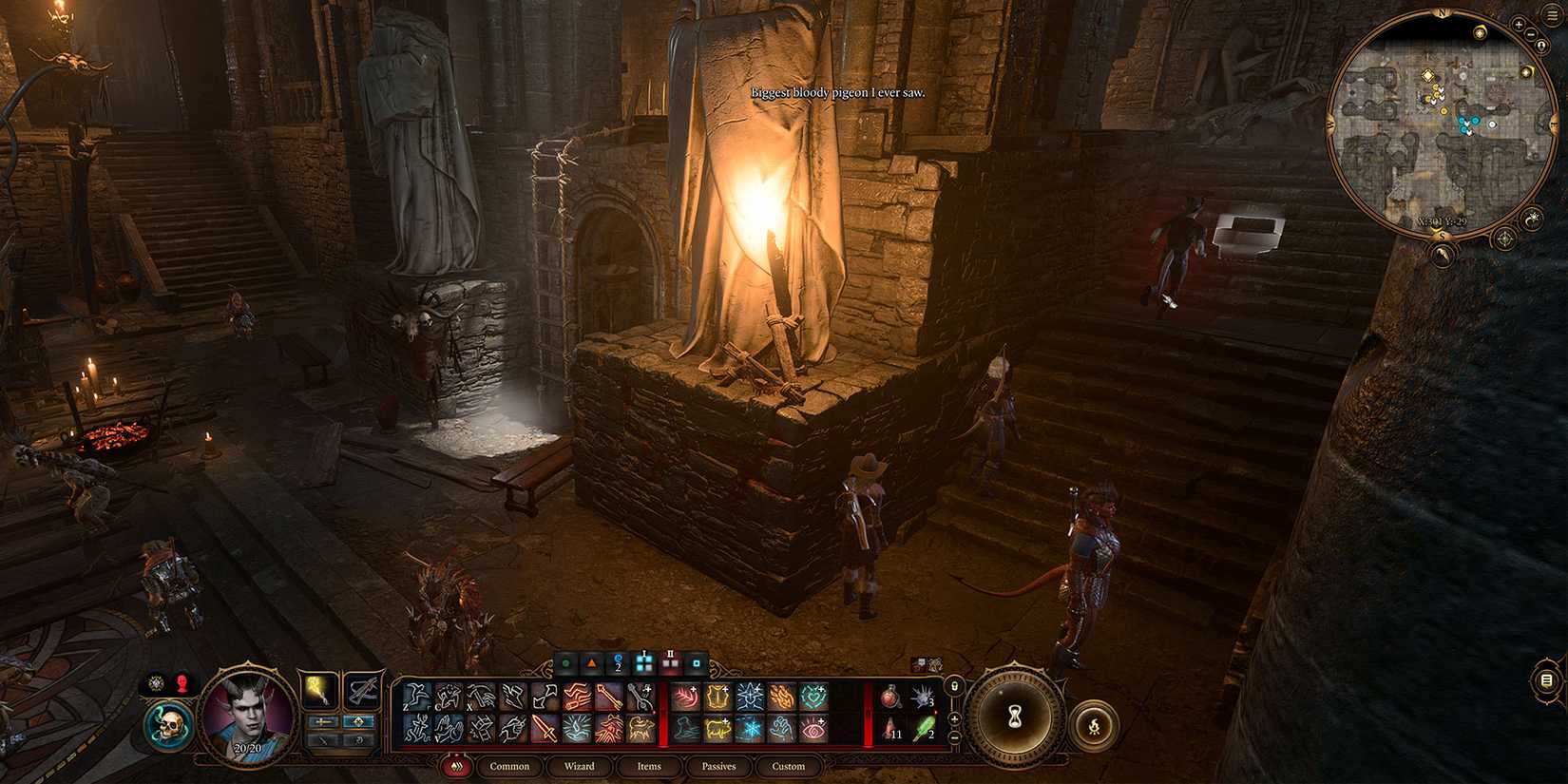Switch to the Passives hotbar tab
The width and height of the screenshot is (1568, 784).
pyautogui.click(x=719, y=766)
